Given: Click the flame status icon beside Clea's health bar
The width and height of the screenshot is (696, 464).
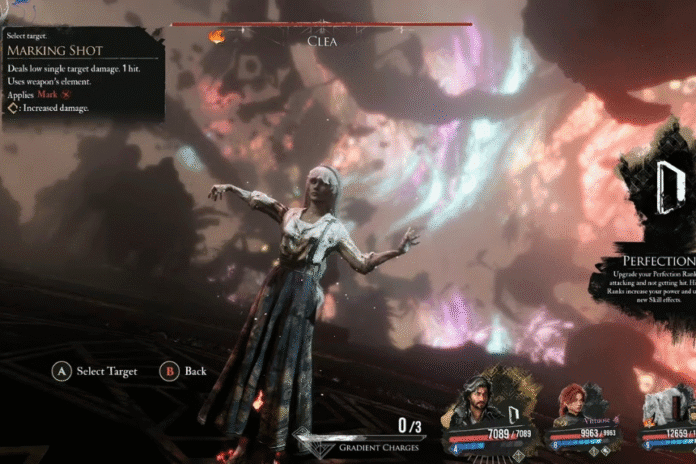Looking at the screenshot, I should (216, 36).
